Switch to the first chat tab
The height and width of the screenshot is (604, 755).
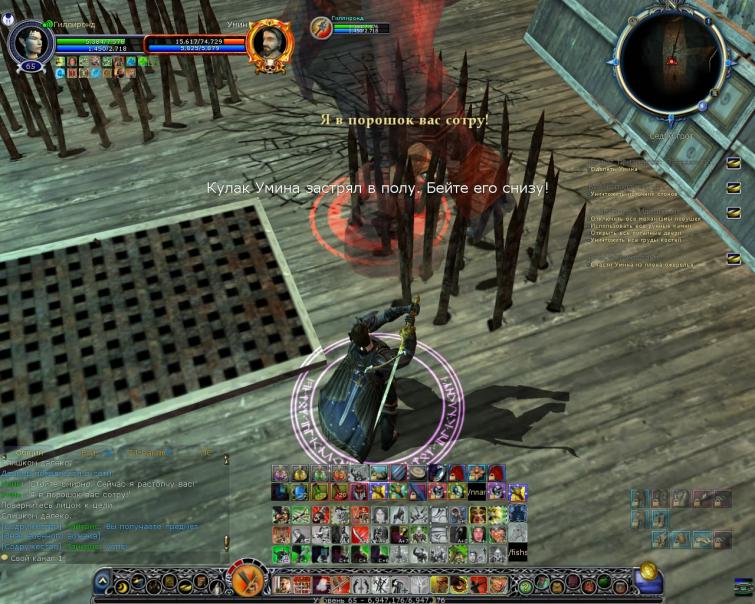point(30,453)
